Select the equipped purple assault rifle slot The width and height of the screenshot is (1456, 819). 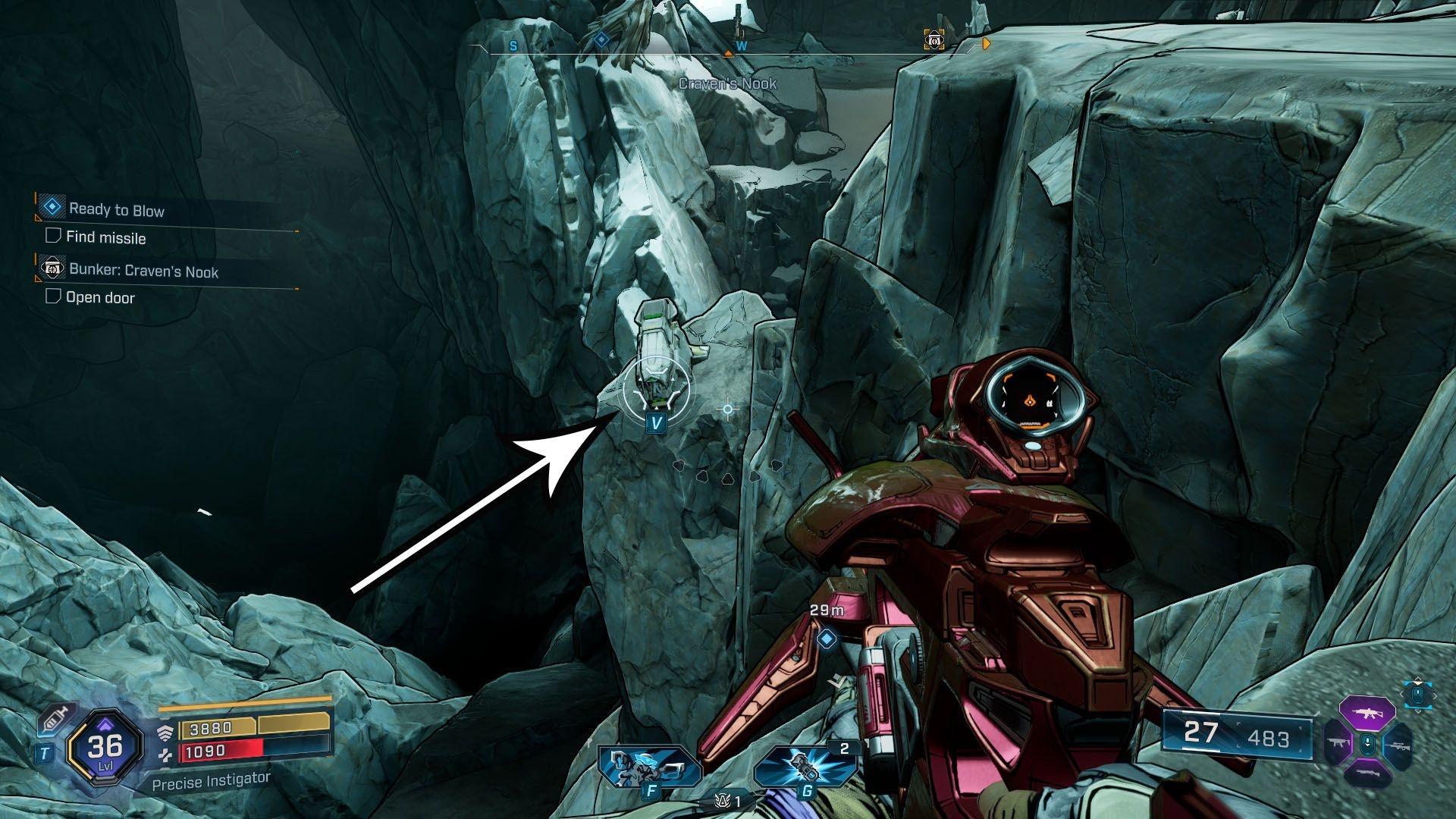(1367, 714)
